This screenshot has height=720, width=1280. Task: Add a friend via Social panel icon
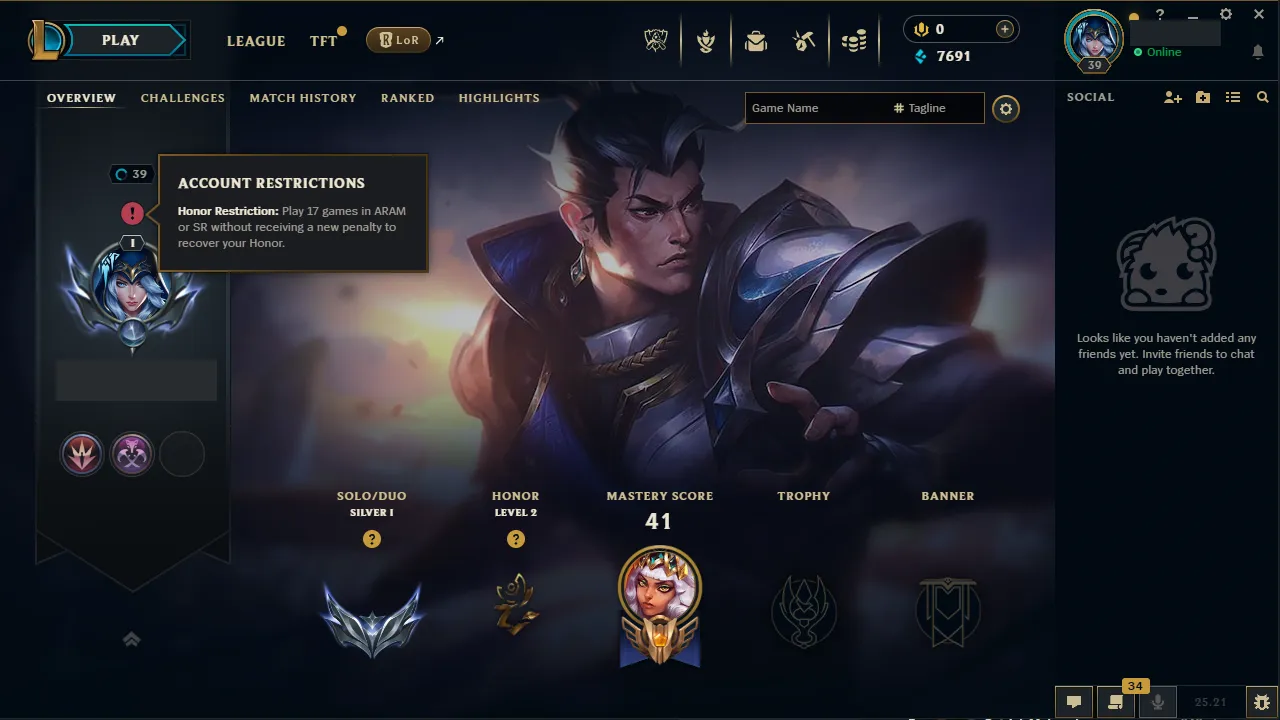(x=1171, y=97)
